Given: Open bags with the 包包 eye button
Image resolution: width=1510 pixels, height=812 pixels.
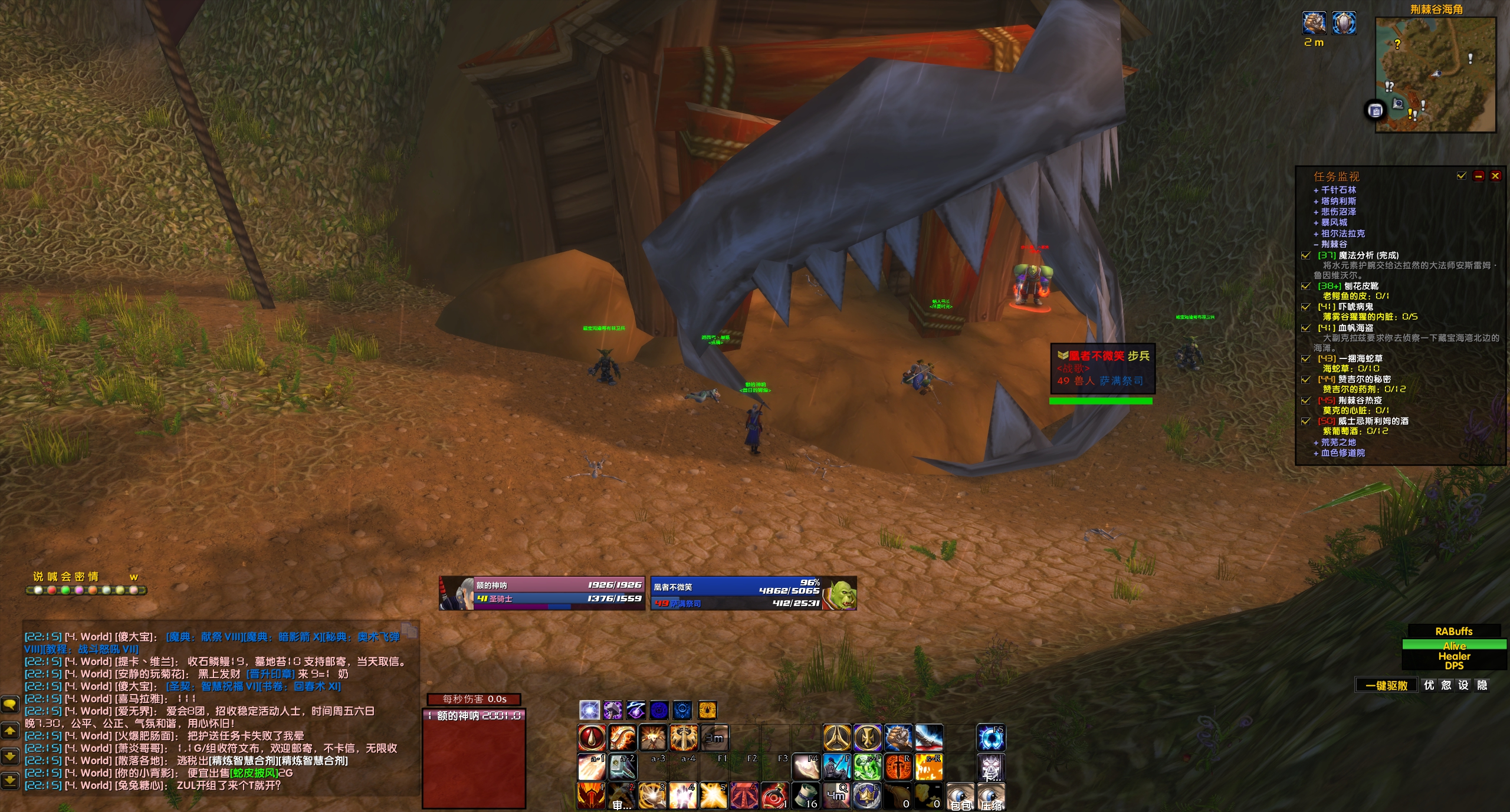Looking at the screenshot, I should pyautogui.click(x=960, y=796).
